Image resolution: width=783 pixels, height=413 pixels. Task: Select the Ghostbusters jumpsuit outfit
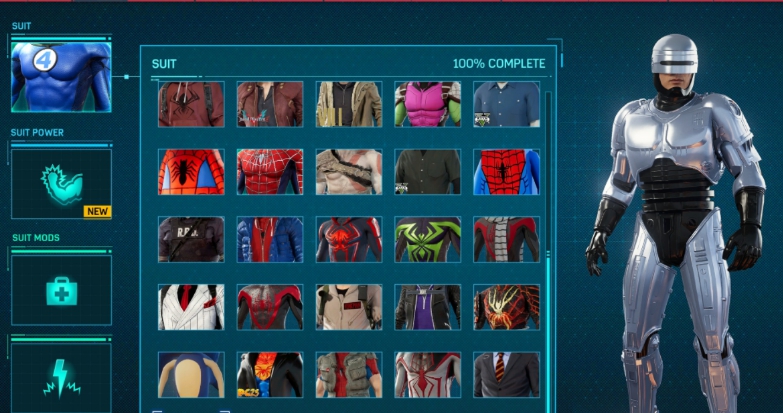click(349, 307)
